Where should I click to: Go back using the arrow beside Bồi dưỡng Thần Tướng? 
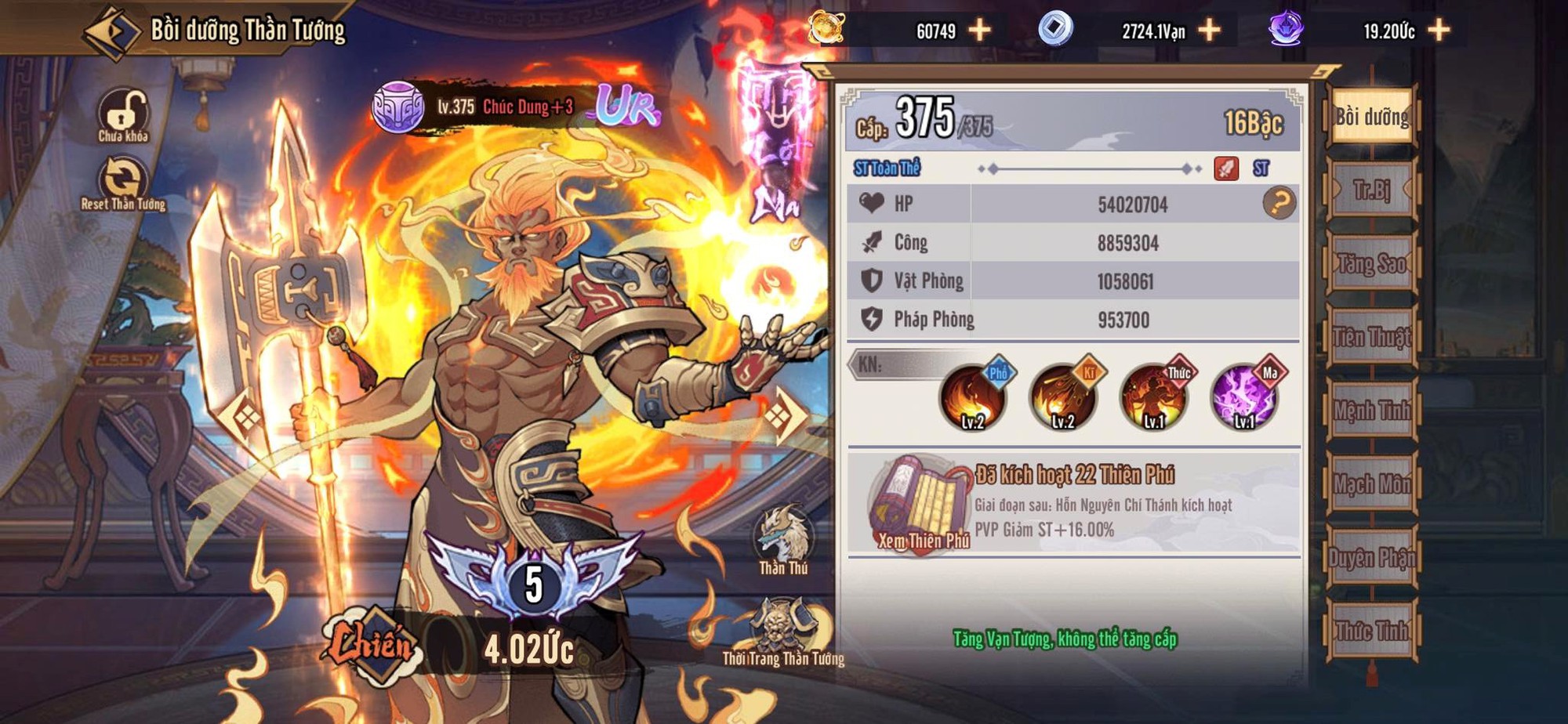[x=111, y=31]
